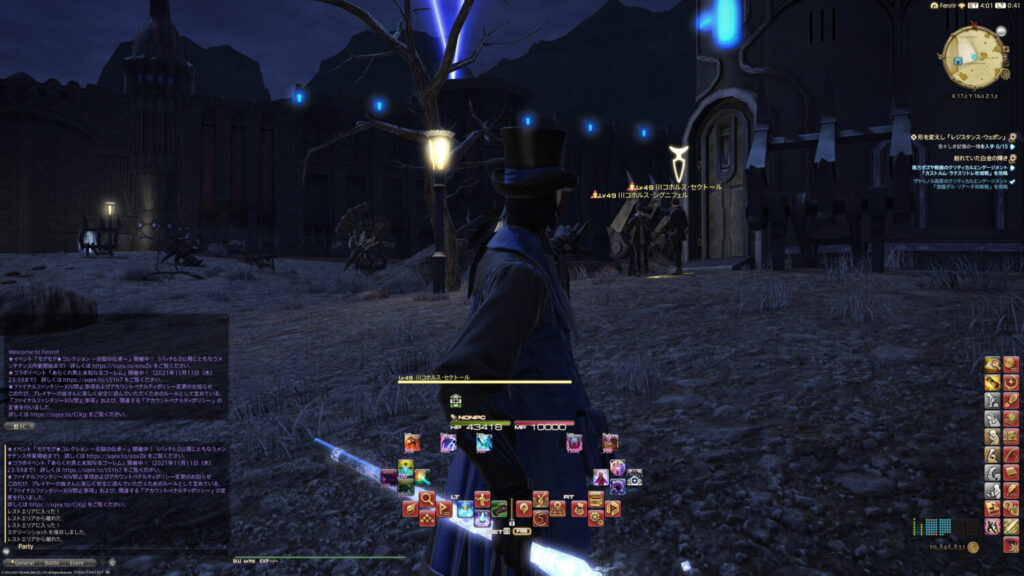1024x576 pixels.
Task: Click the magnifying glass hotbar icon
Action: pos(427,498)
